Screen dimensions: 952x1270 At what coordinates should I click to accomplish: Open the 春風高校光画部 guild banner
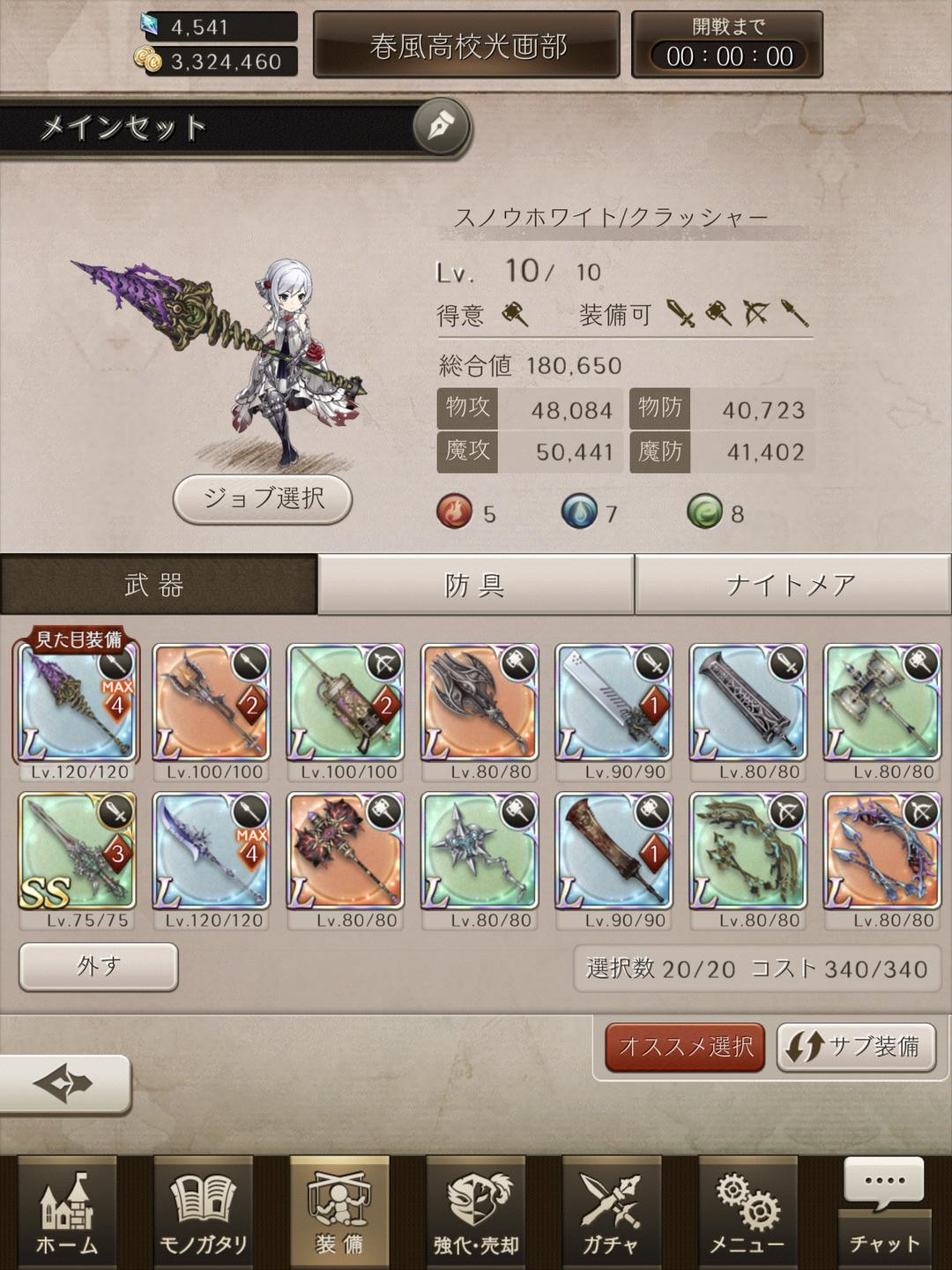point(467,46)
